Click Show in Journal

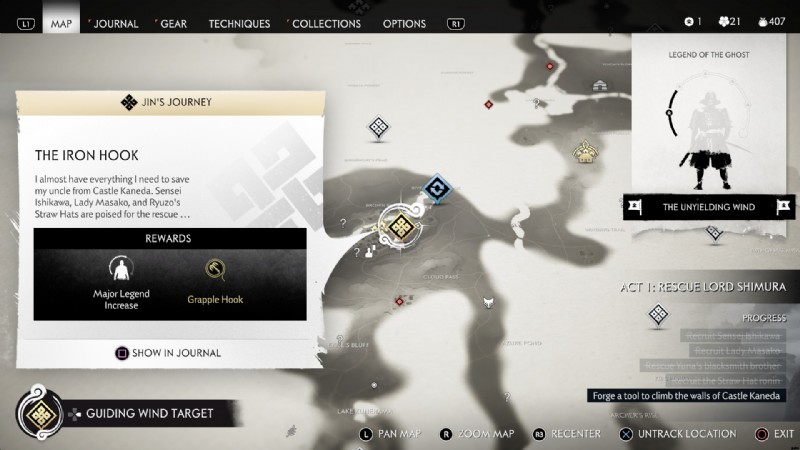[x=170, y=352]
